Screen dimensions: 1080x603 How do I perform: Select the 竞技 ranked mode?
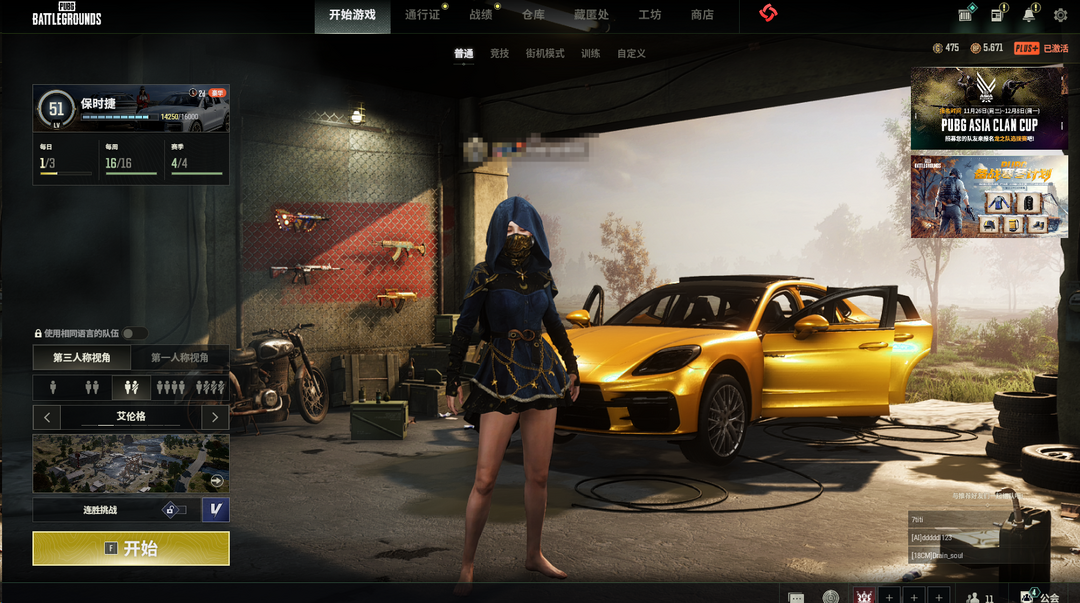pyautogui.click(x=499, y=54)
